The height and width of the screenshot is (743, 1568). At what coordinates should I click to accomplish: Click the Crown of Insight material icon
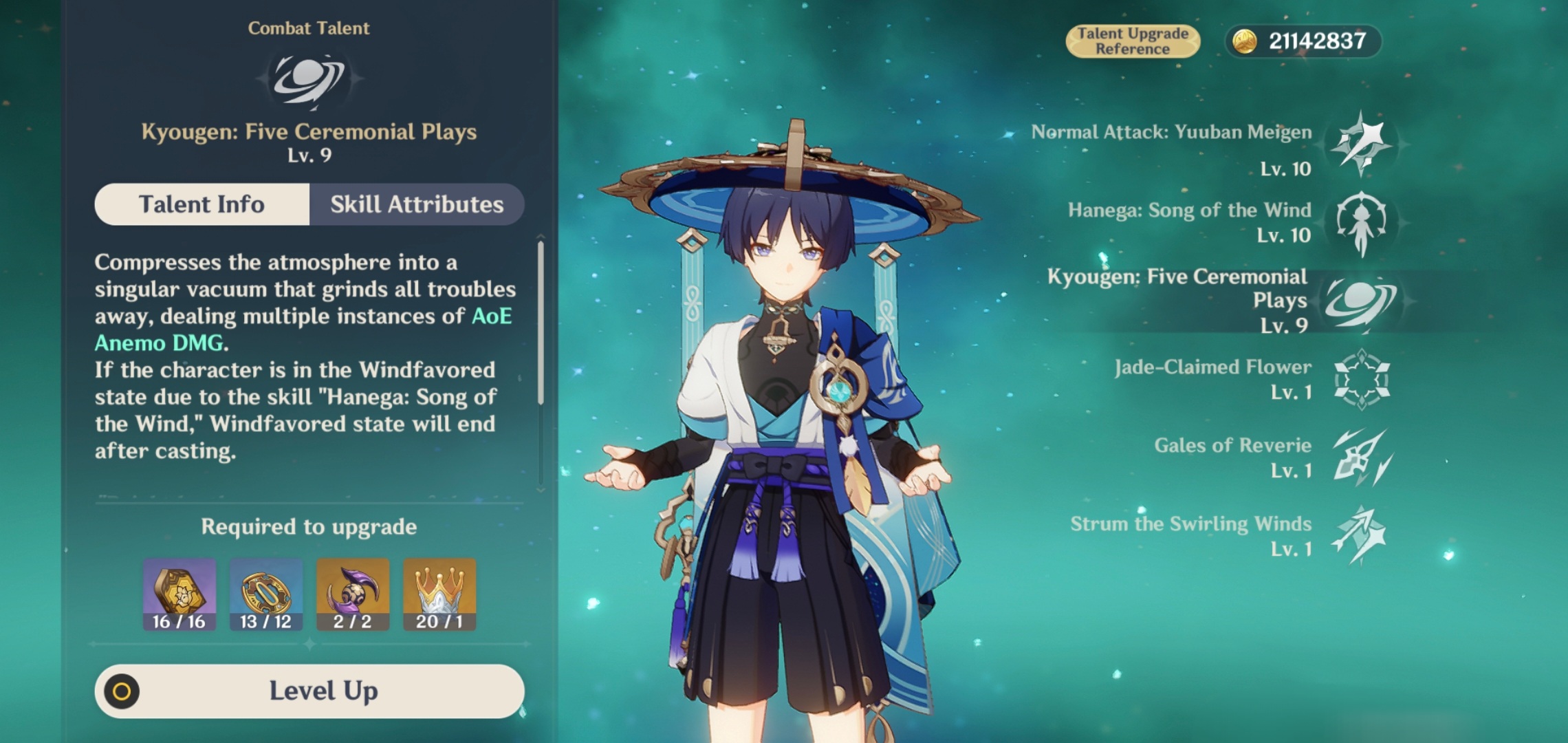tap(437, 593)
